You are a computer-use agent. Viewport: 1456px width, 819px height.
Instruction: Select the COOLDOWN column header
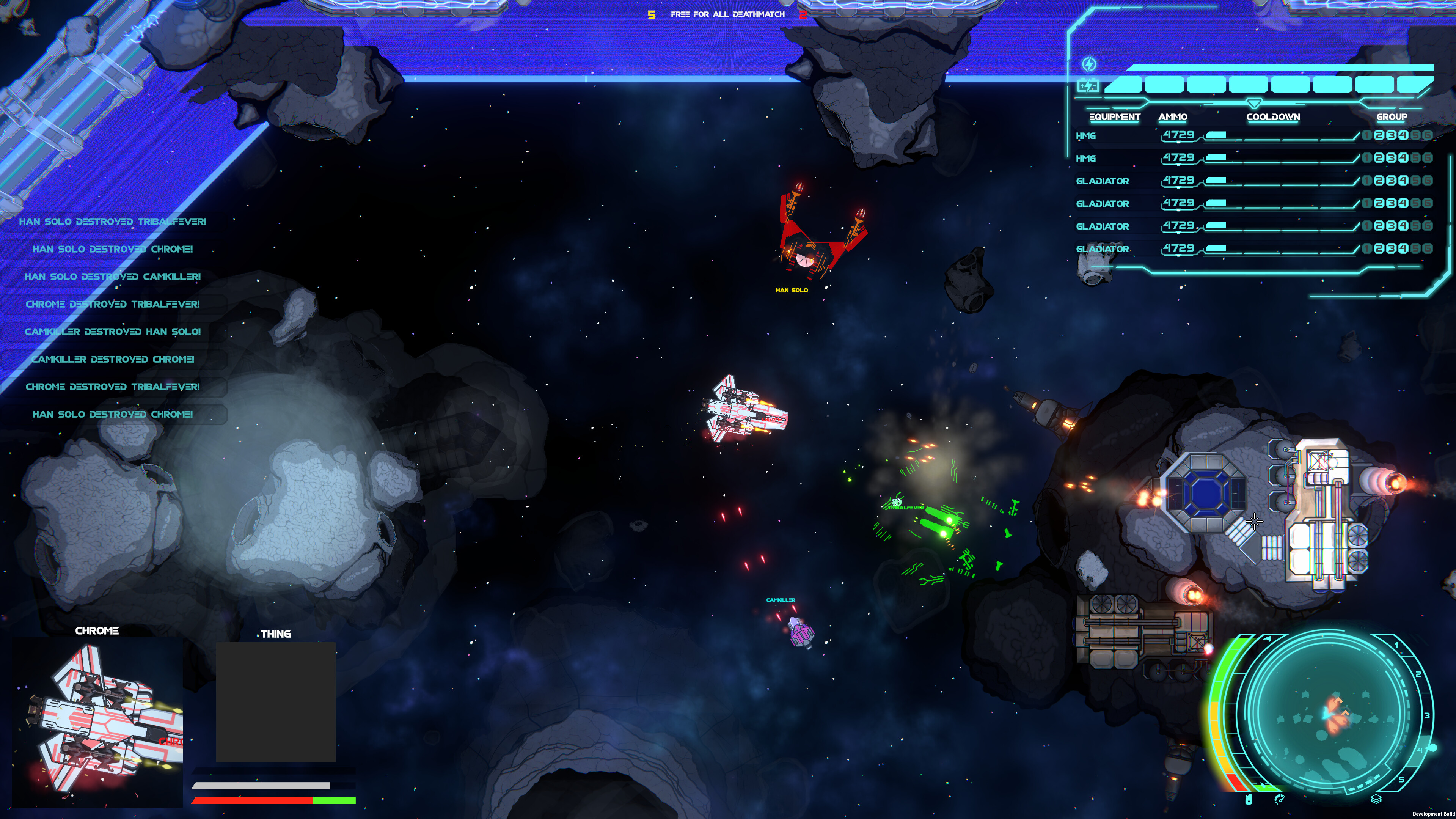coord(1274,117)
